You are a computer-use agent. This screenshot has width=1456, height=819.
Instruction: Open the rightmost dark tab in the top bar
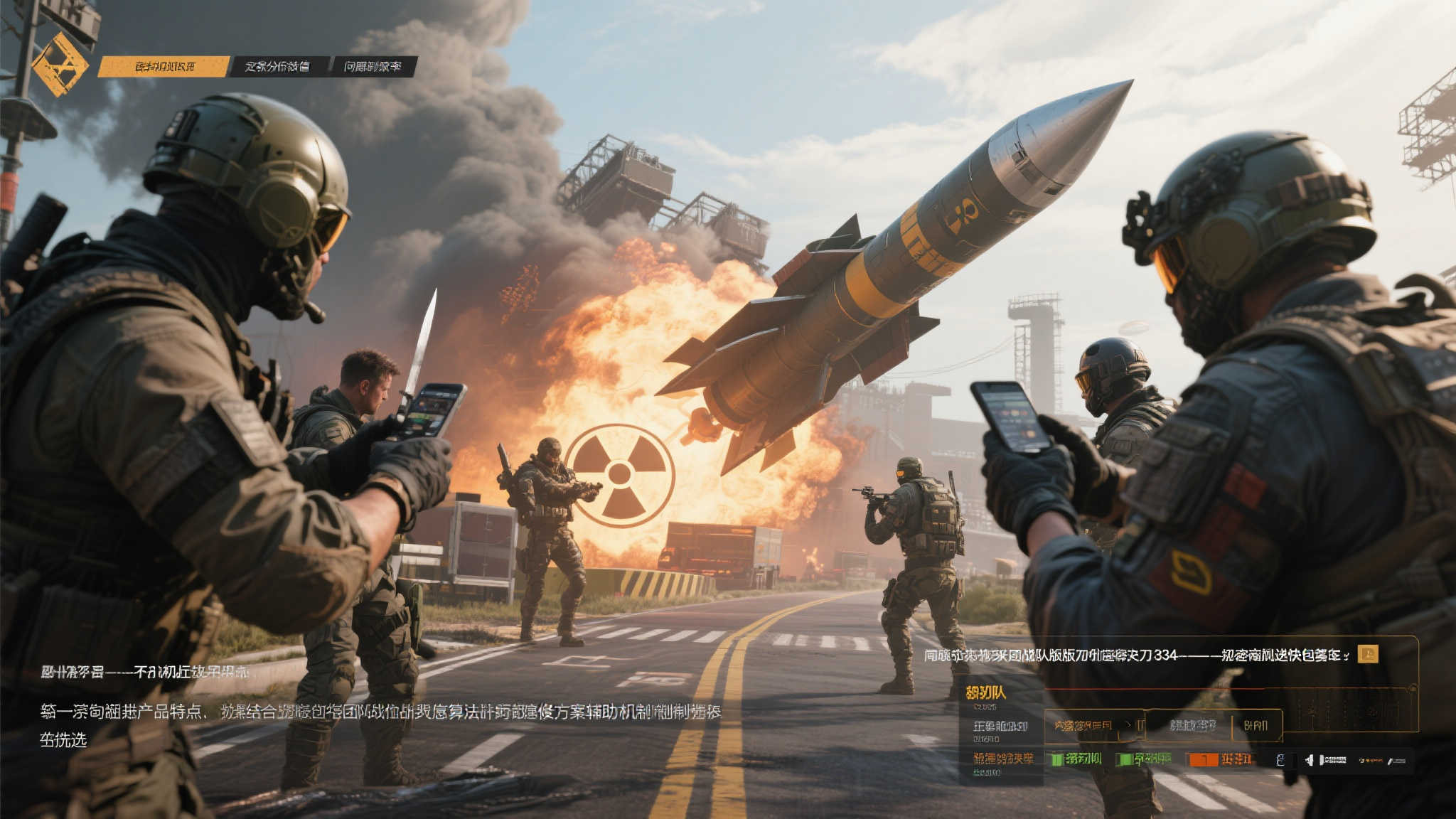click(x=373, y=67)
